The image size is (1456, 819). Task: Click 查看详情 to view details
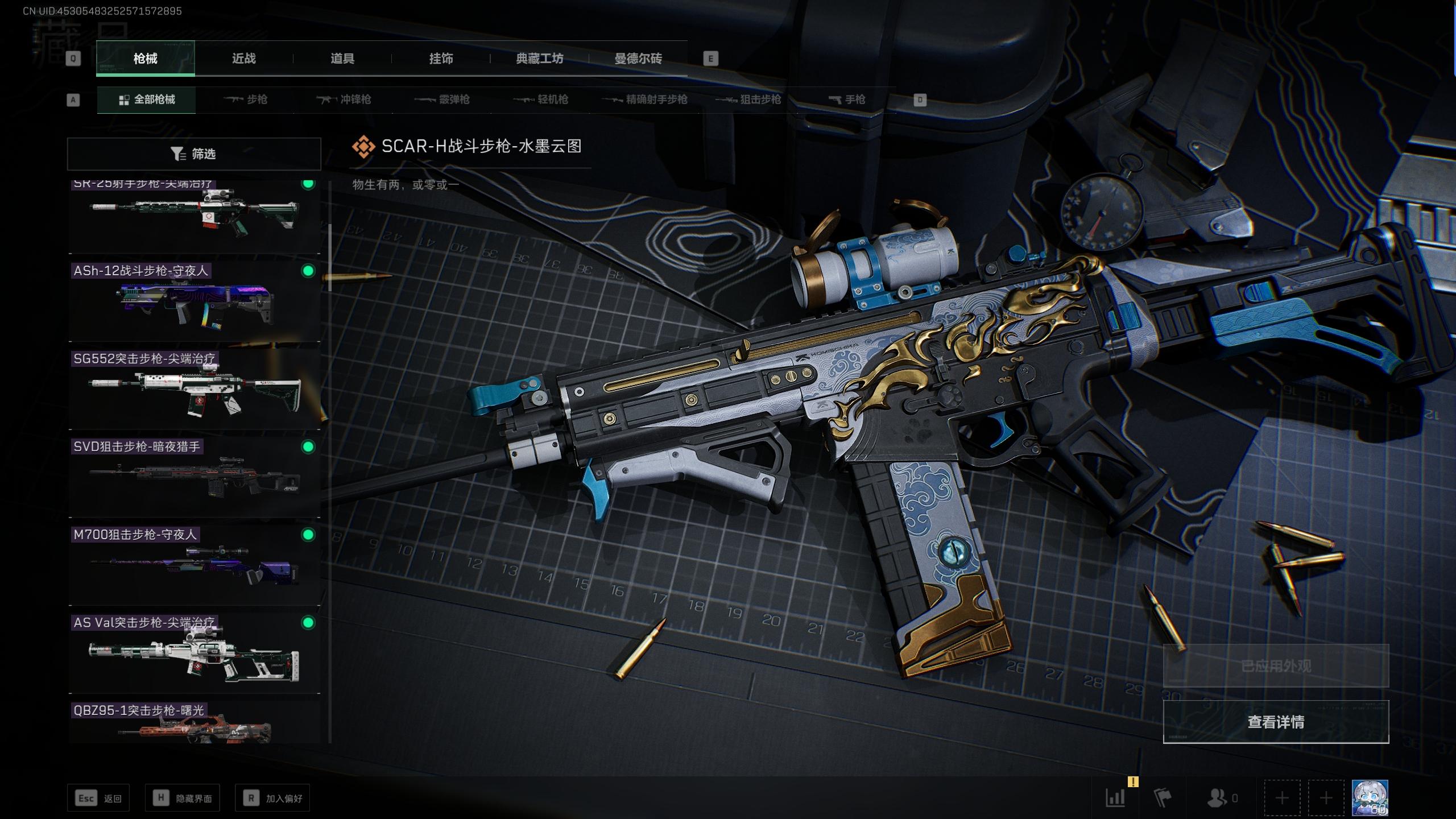point(1276,722)
